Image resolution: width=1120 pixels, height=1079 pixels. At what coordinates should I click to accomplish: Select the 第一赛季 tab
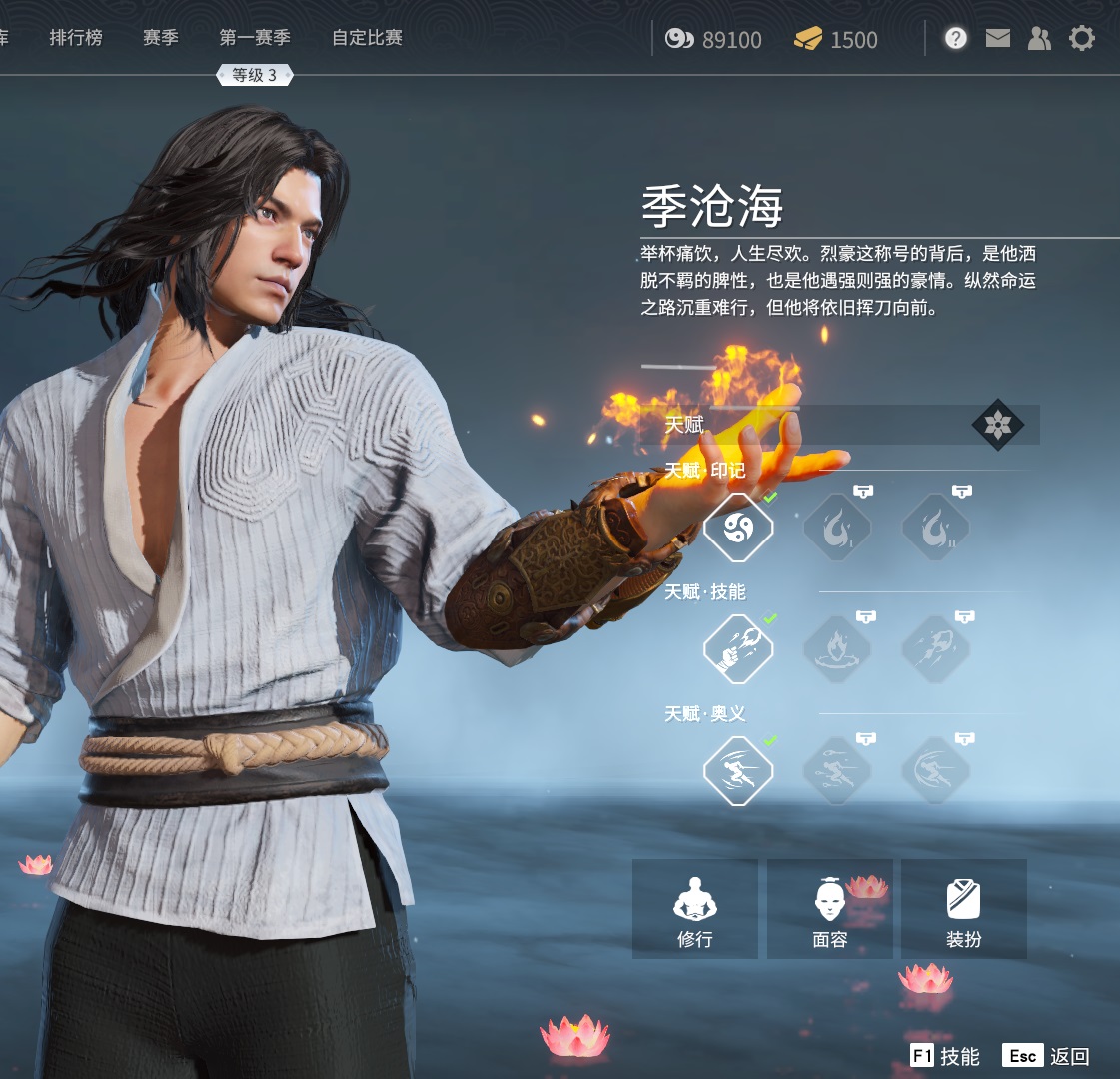click(255, 38)
